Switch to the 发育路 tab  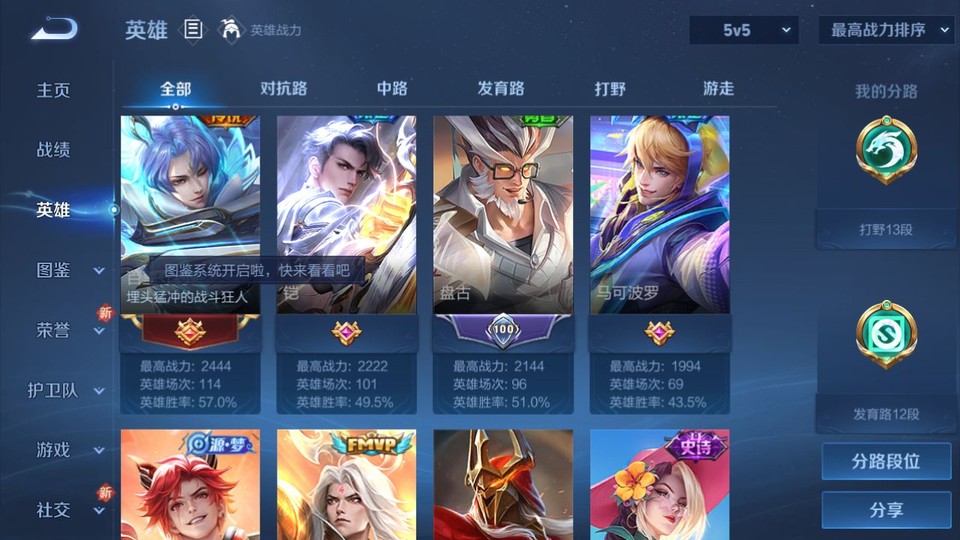(x=501, y=88)
